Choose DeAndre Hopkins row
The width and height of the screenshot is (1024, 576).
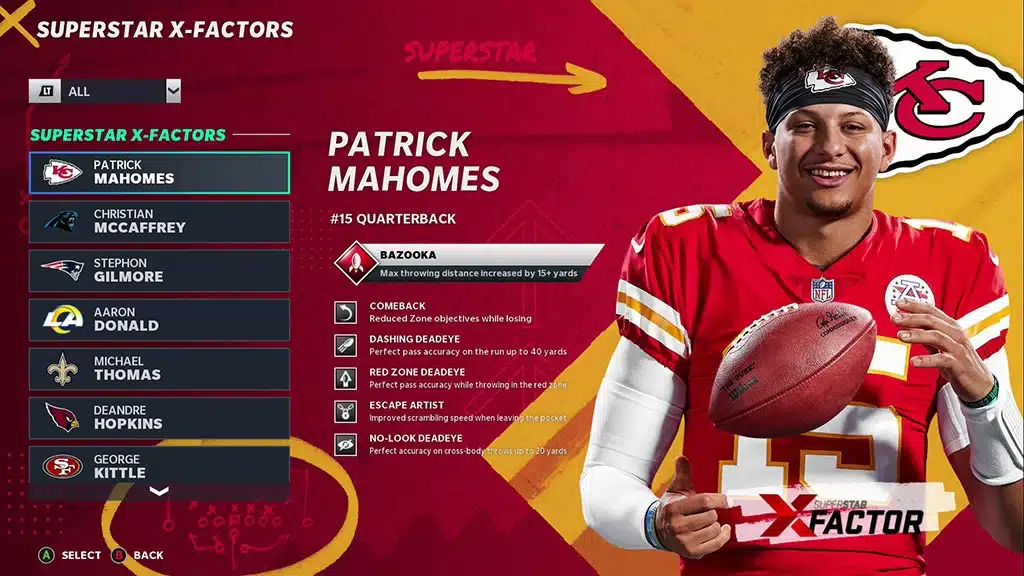(x=159, y=417)
